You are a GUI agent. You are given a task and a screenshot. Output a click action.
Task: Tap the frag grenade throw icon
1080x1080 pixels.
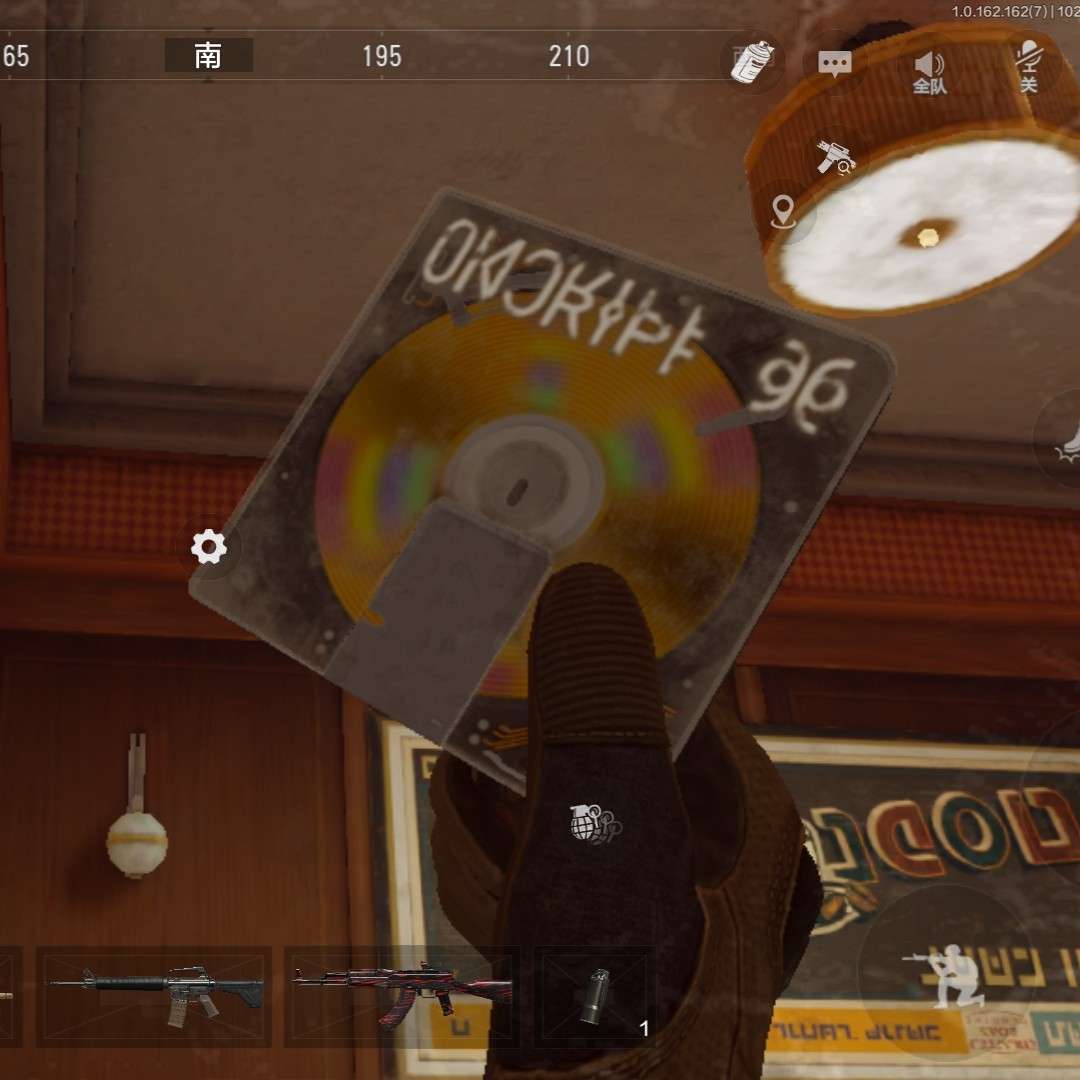[590, 822]
